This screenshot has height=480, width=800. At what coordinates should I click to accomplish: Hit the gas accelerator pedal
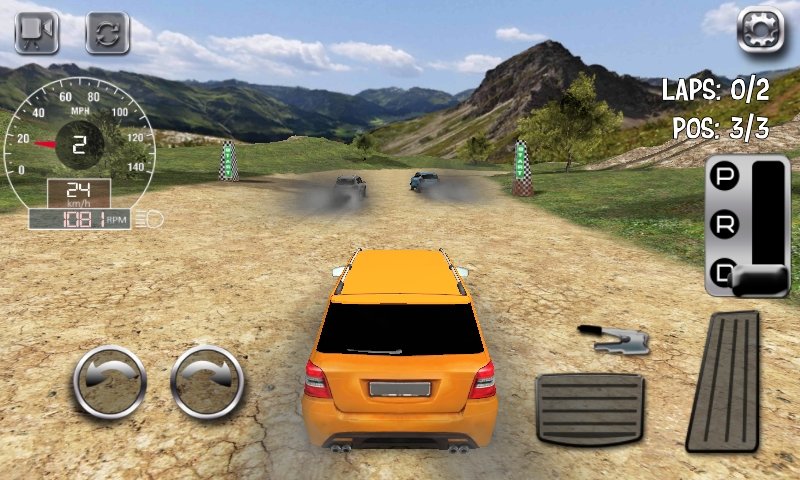723,380
